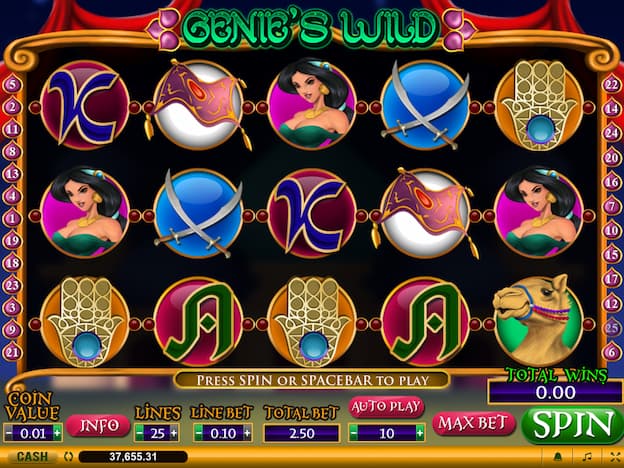
Task: Increase the coin value with plus
Action: (57, 432)
